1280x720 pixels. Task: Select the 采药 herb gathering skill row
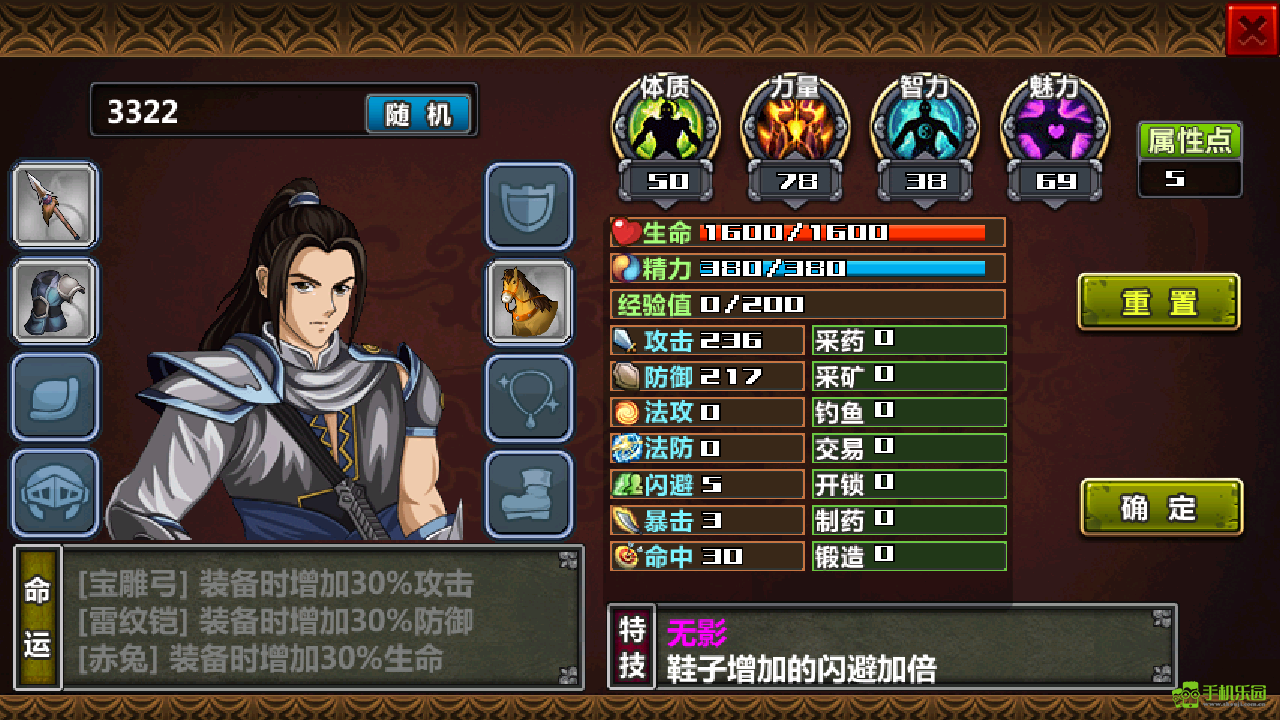pos(908,340)
